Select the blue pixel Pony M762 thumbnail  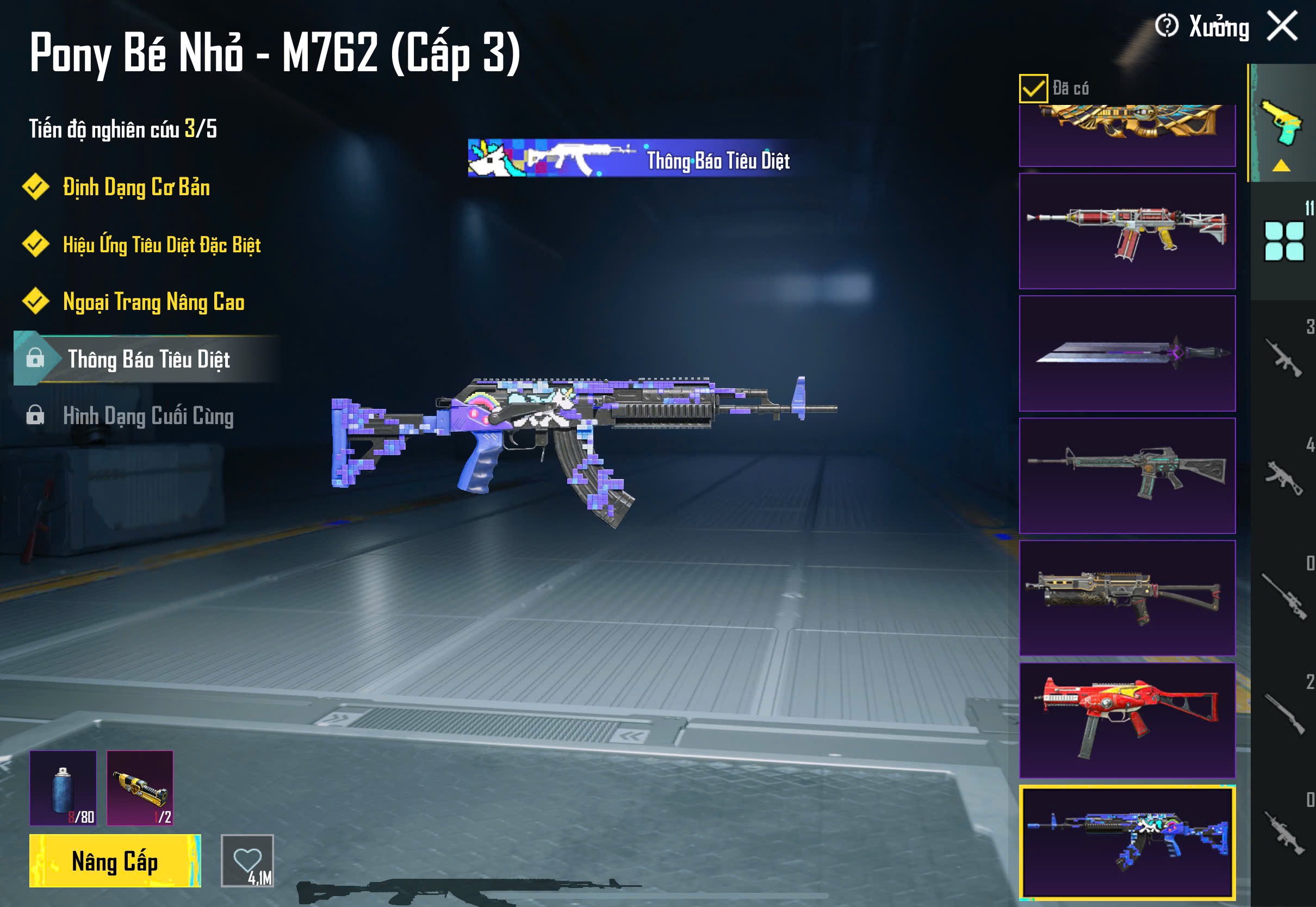pyautogui.click(x=1127, y=843)
